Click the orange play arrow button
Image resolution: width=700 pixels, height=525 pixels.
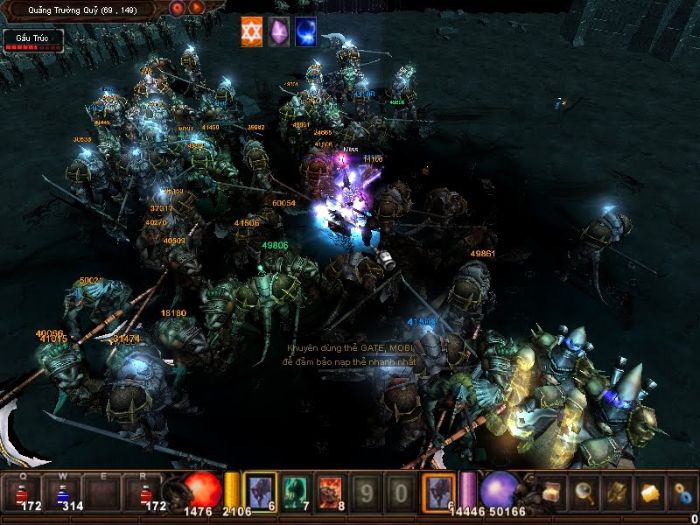coord(196,9)
